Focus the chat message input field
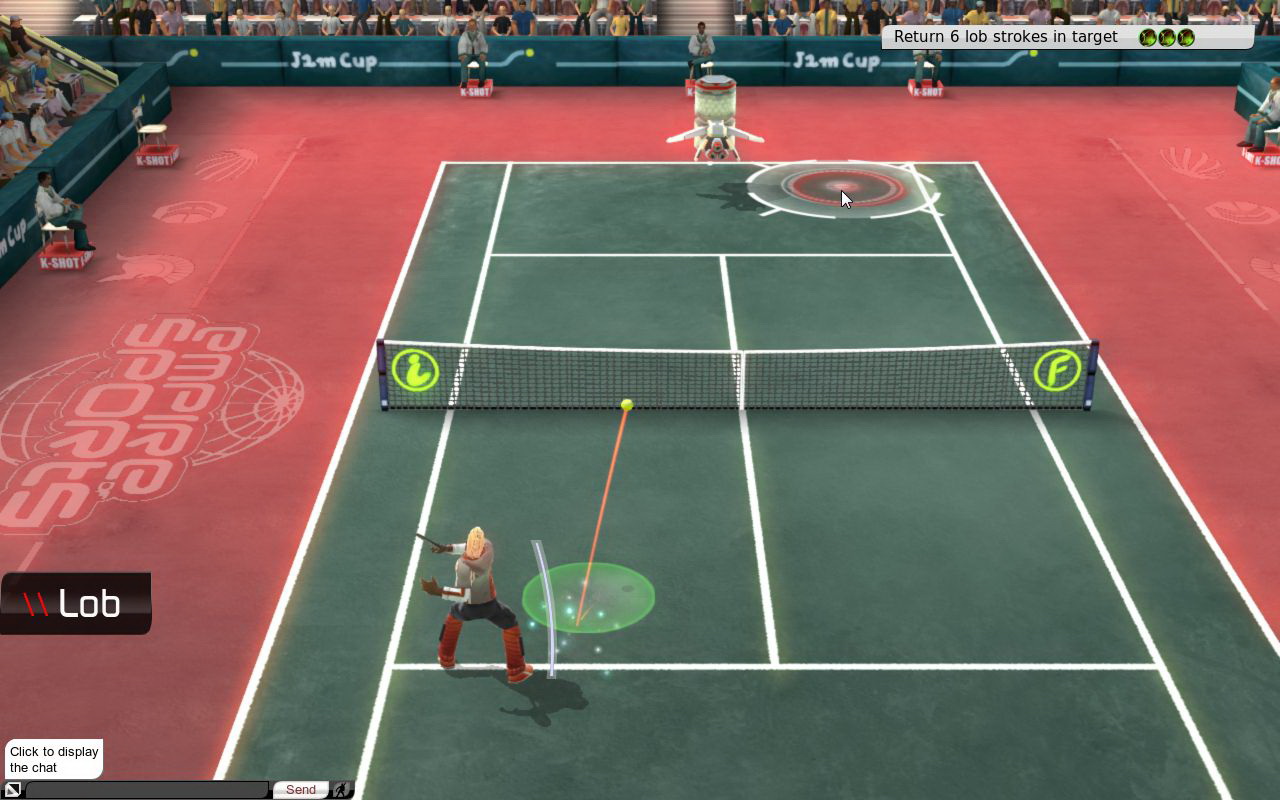1280x800 pixels. pyautogui.click(x=147, y=790)
